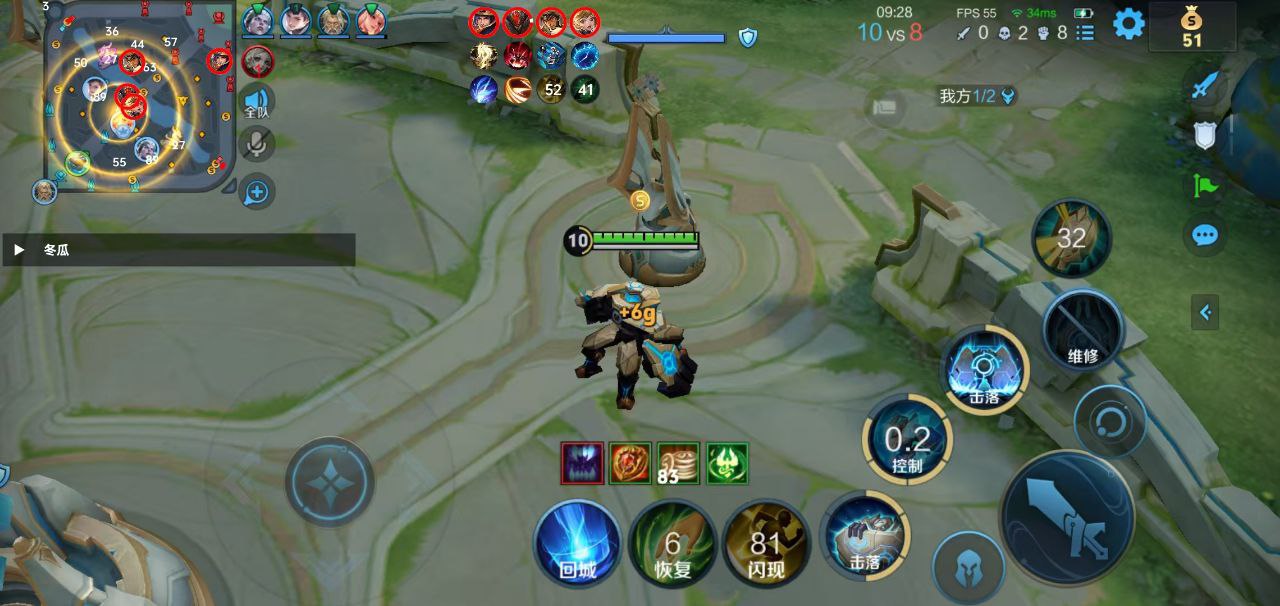This screenshot has width=1280, height=606.
Task: Open the settings gear menu
Action: pyautogui.click(x=1129, y=24)
